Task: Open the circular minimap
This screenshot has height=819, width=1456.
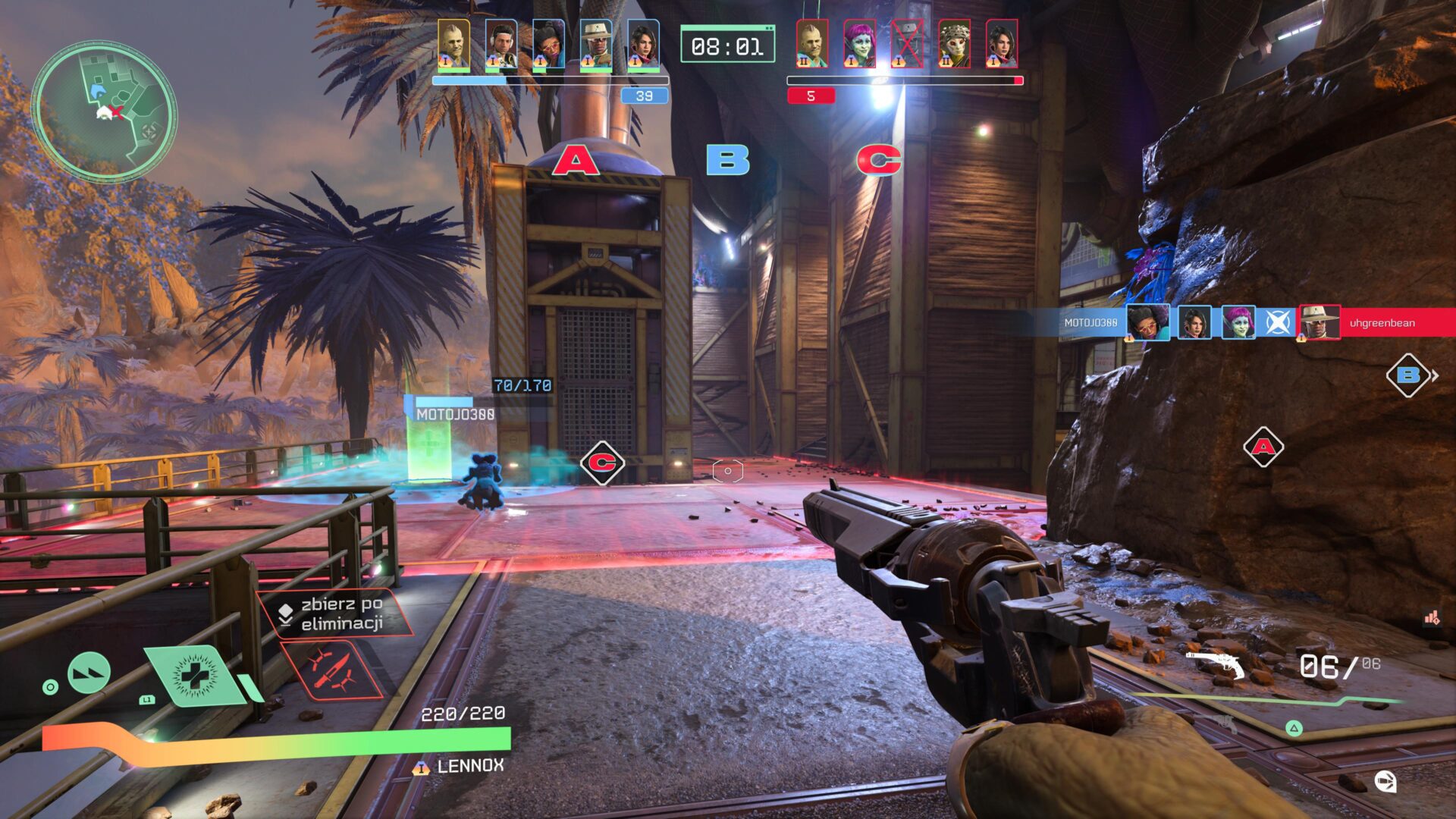Action: (104, 111)
